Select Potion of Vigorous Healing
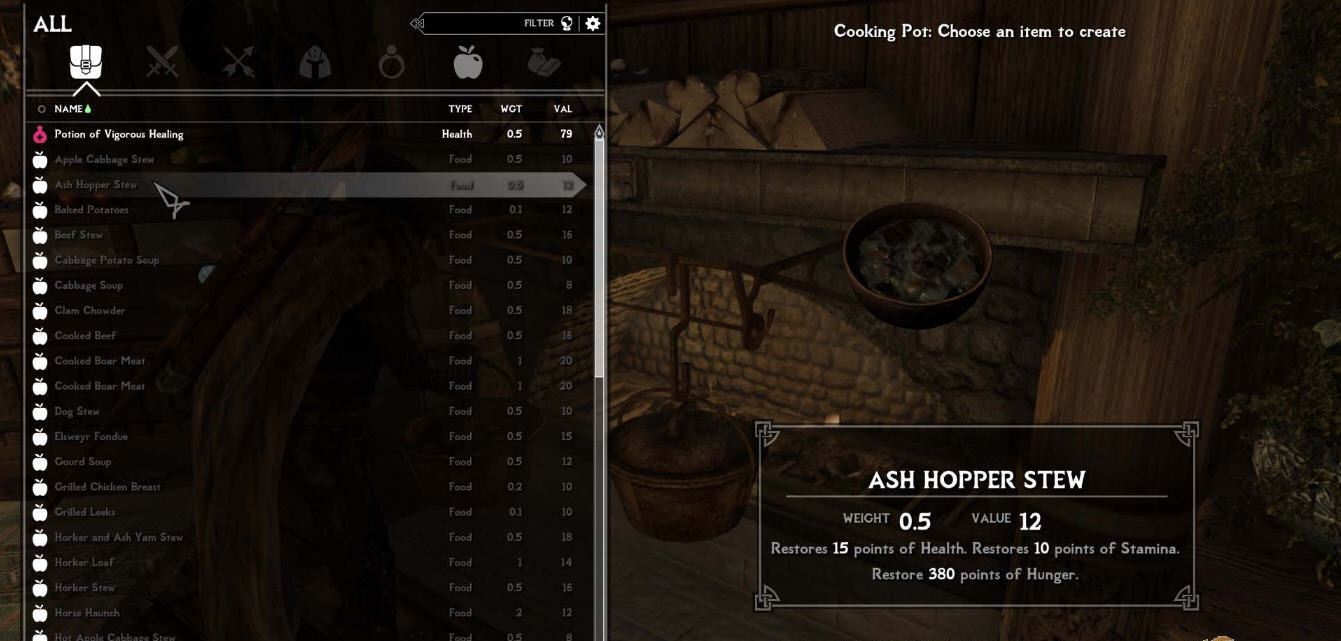Screen dimensions: 1341x641 119,134
